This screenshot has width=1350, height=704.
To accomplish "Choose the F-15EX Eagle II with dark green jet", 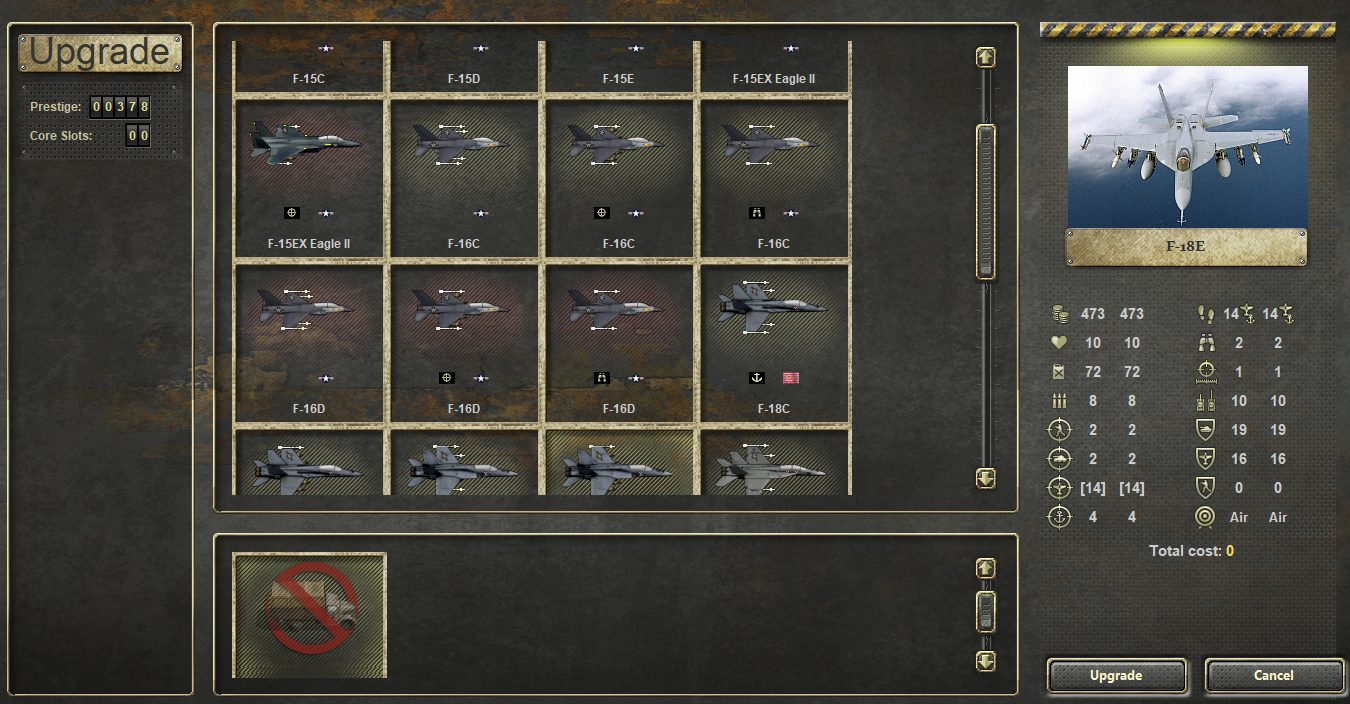I will (x=309, y=177).
